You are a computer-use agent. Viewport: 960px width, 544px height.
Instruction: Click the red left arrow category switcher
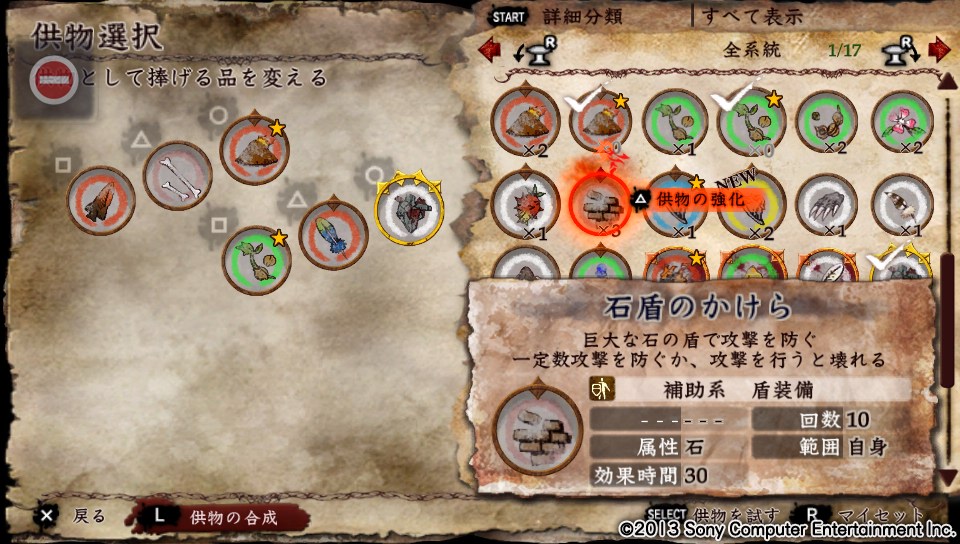[489, 48]
